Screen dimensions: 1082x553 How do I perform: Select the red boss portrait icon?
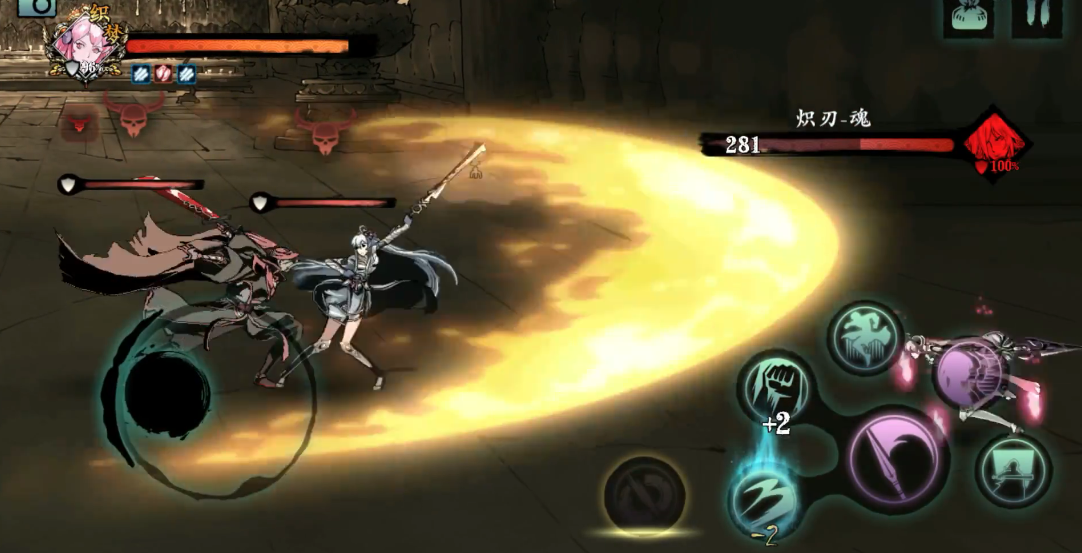[x=995, y=143]
